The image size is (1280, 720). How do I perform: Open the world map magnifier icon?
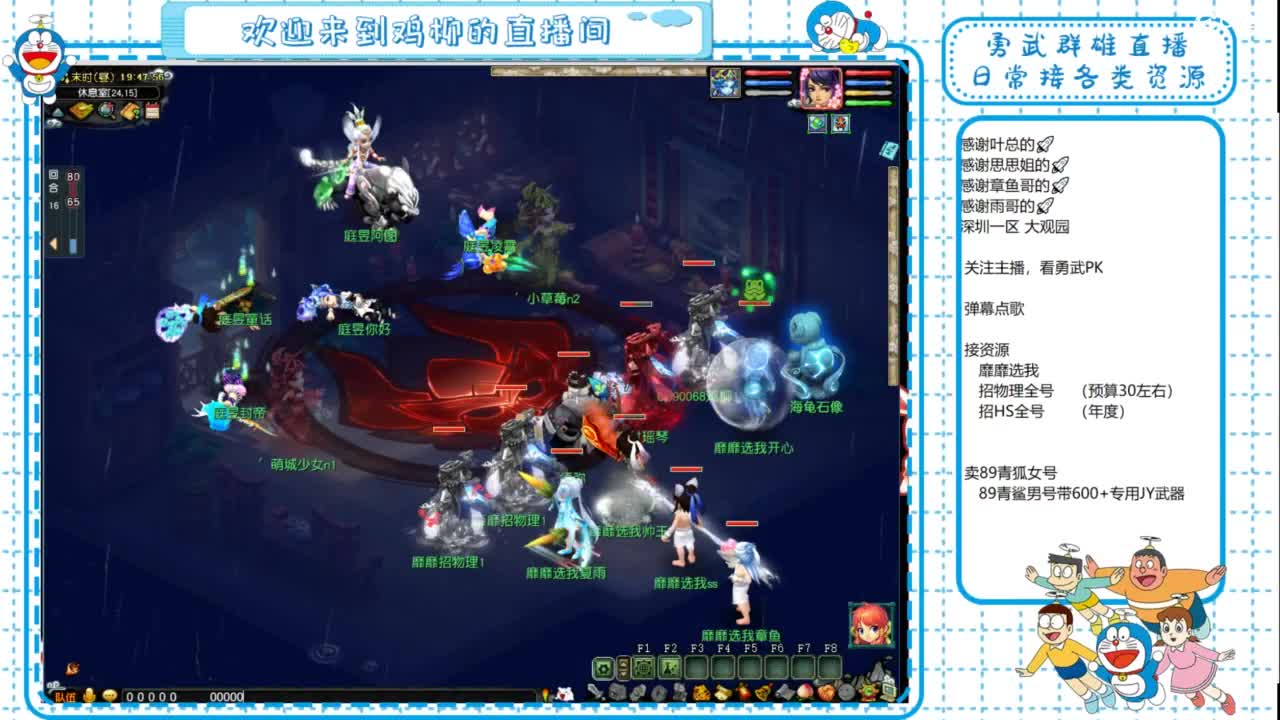pos(106,110)
